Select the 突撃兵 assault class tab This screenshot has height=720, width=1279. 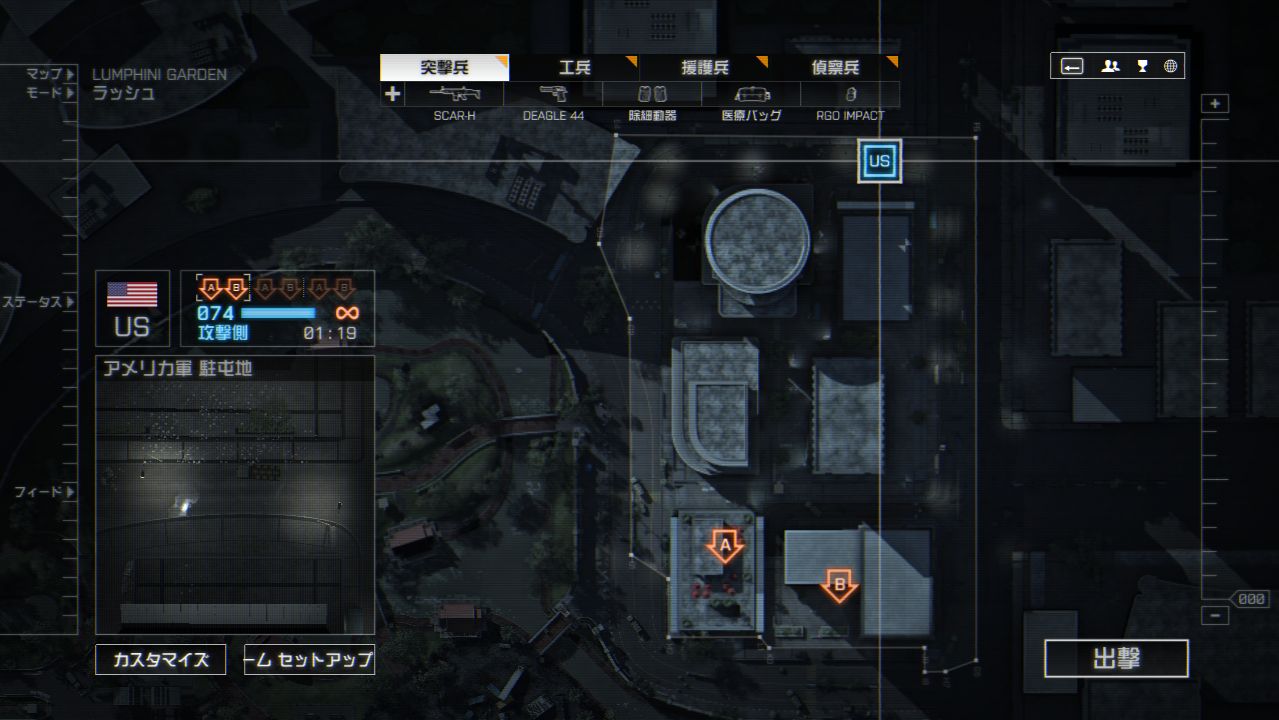pos(444,68)
